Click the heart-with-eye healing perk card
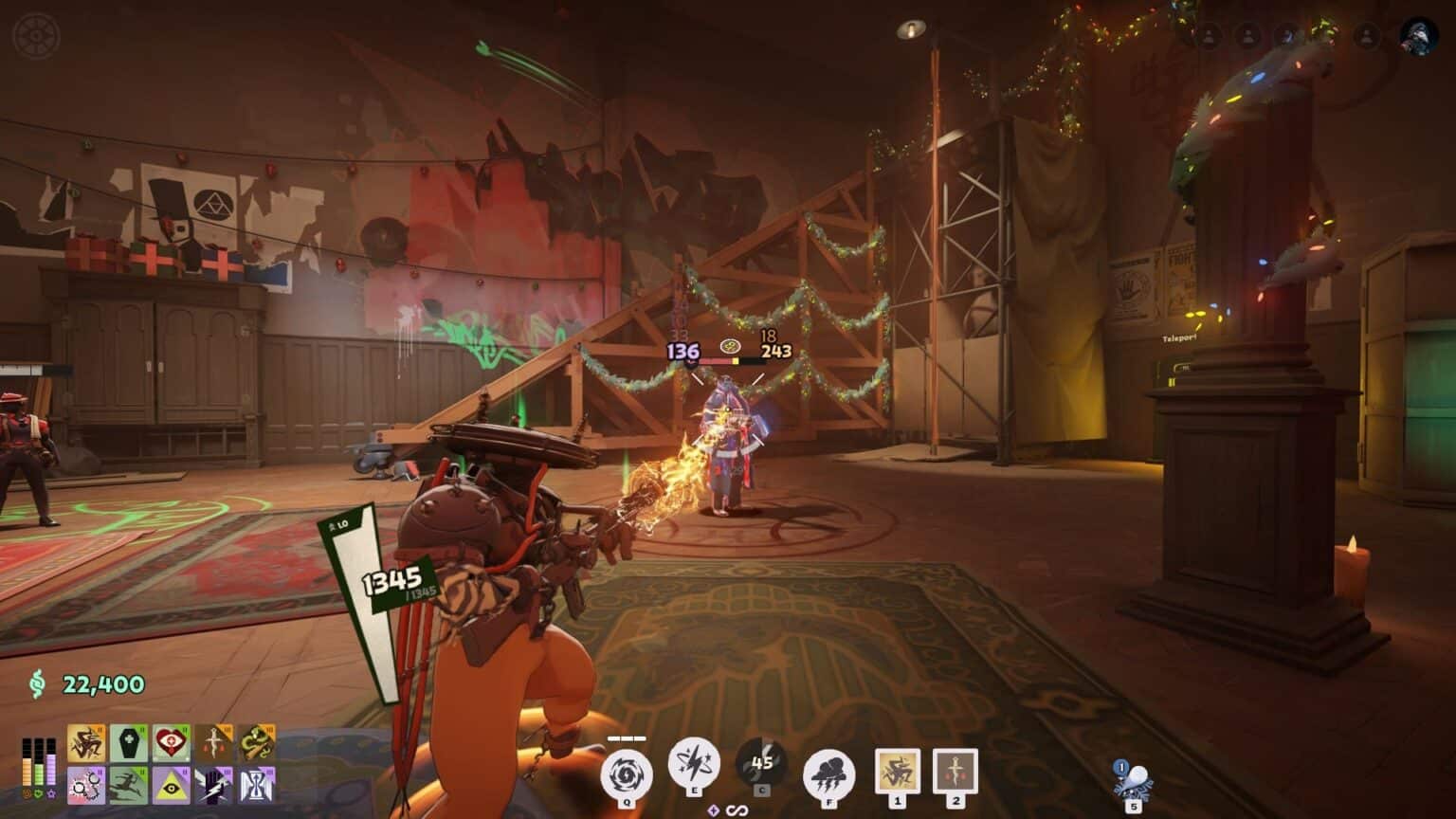 172,743
